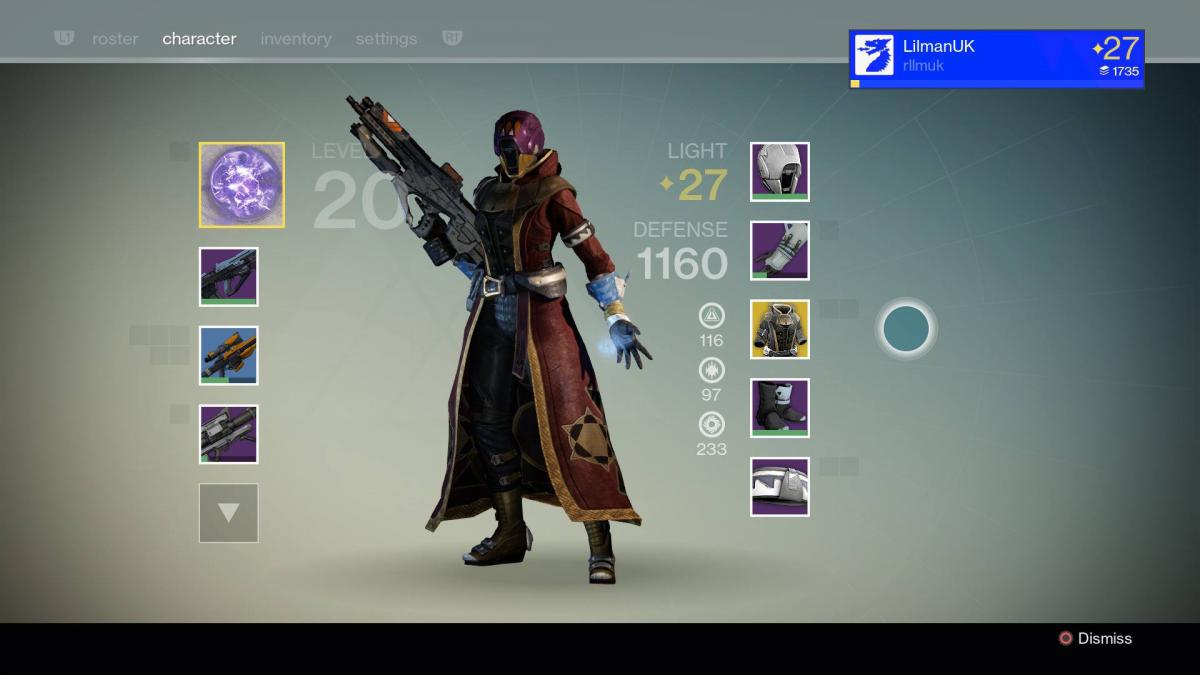Open the LilmanUK player nameplate
Image resolution: width=1200 pixels, height=675 pixels.
(997, 57)
